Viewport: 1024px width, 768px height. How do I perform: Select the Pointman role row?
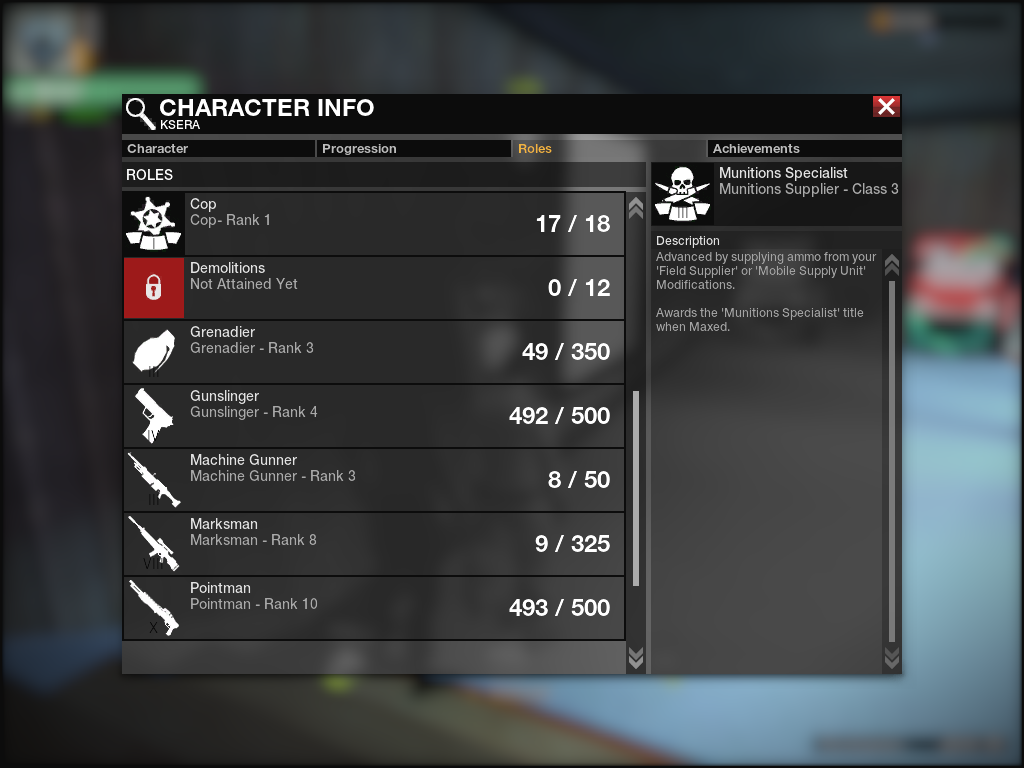(374, 608)
